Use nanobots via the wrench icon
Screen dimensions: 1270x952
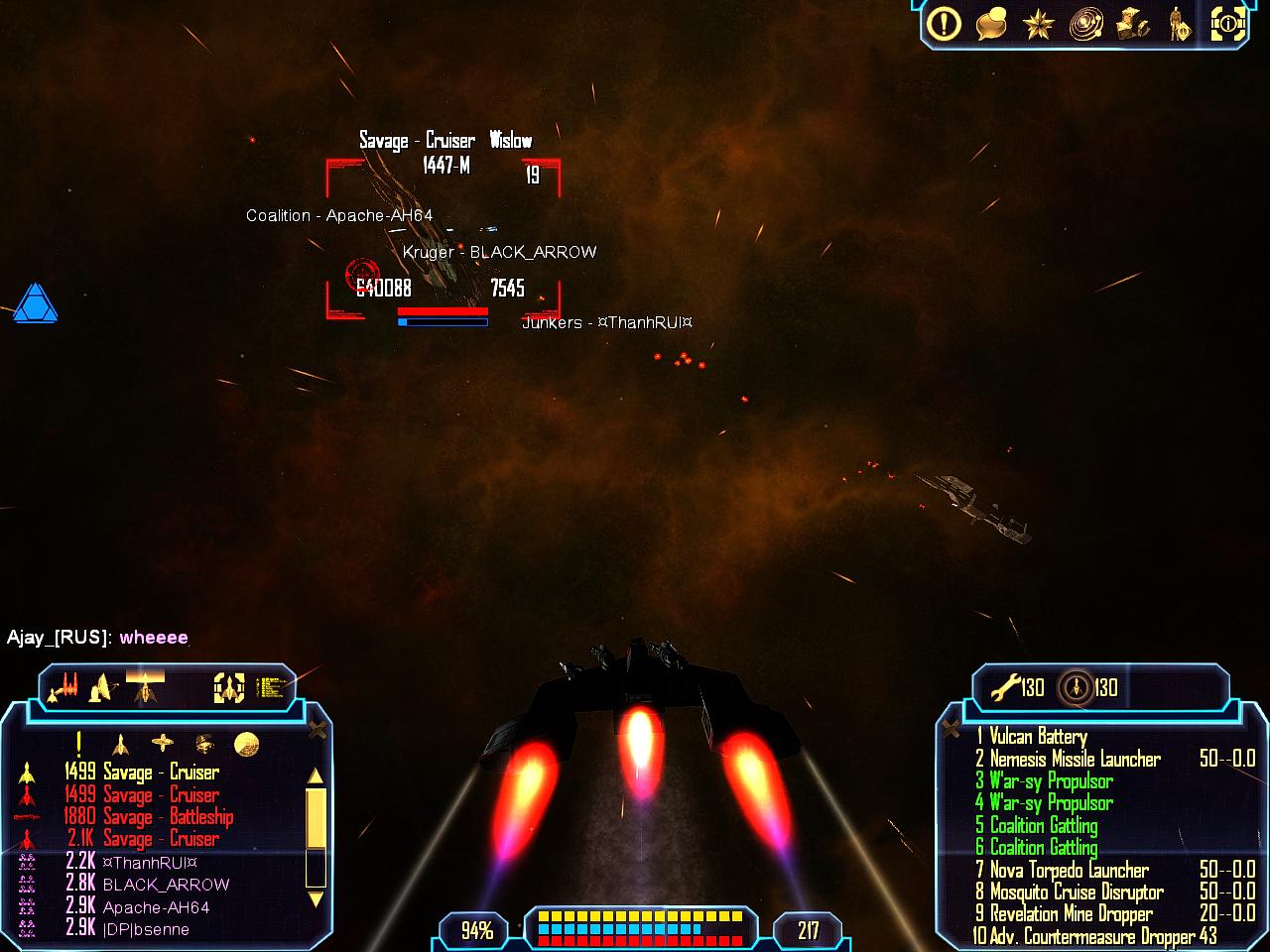(1006, 686)
